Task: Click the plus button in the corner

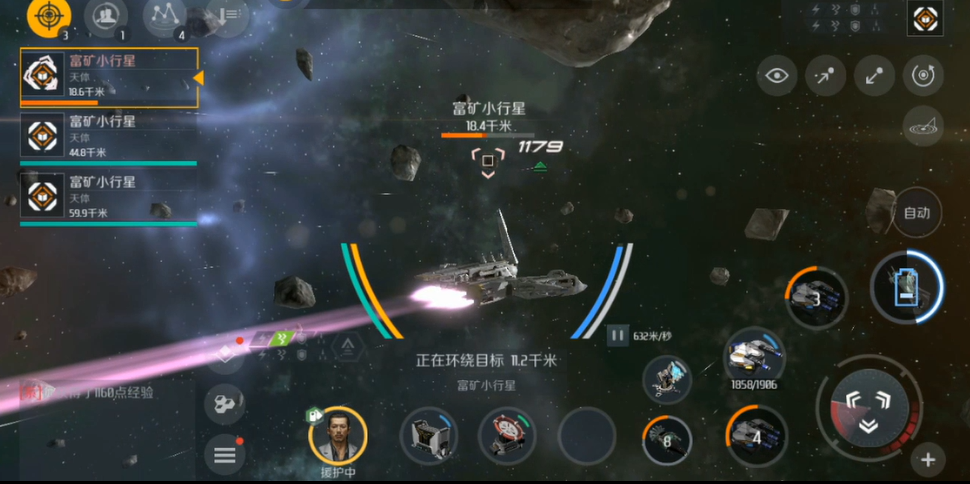Action: pos(928,460)
